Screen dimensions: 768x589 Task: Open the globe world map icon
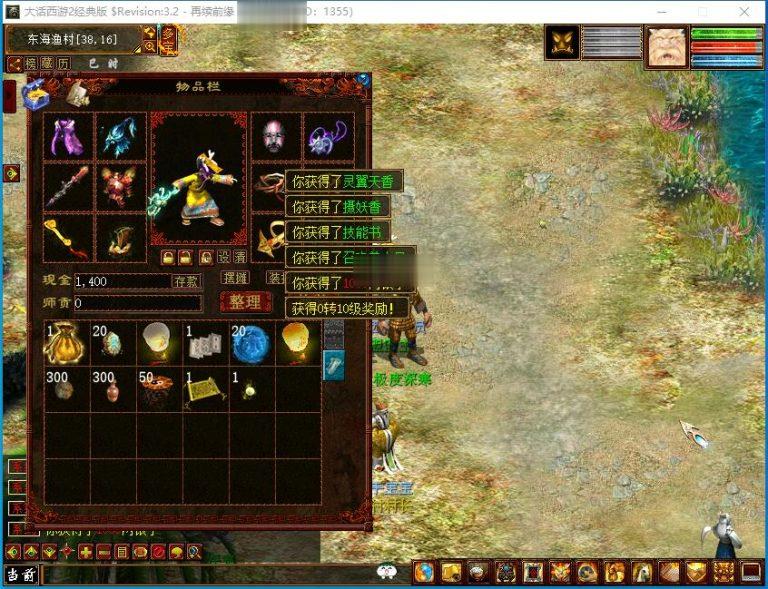424,572
